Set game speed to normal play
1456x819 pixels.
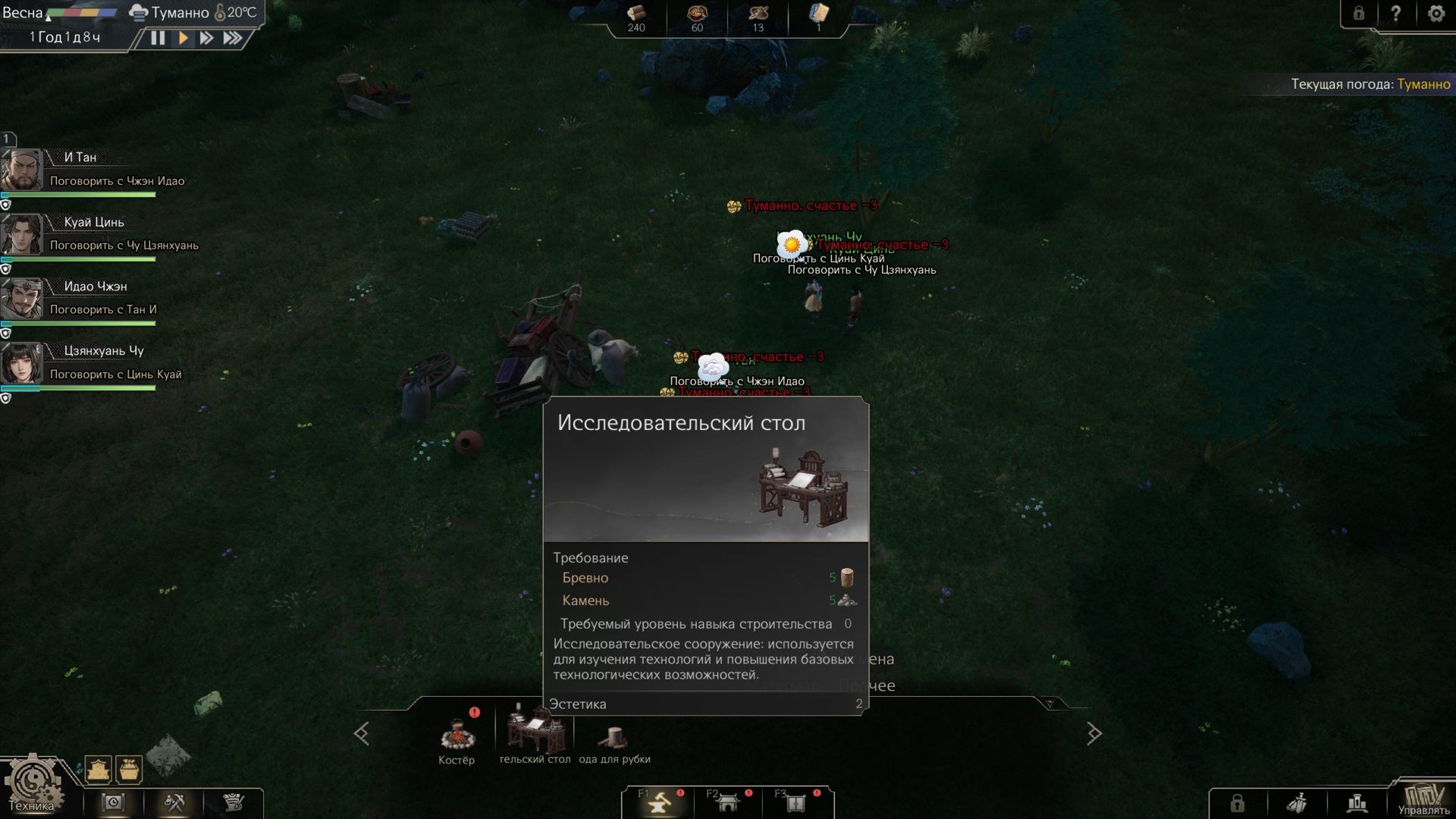pyautogui.click(x=183, y=38)
